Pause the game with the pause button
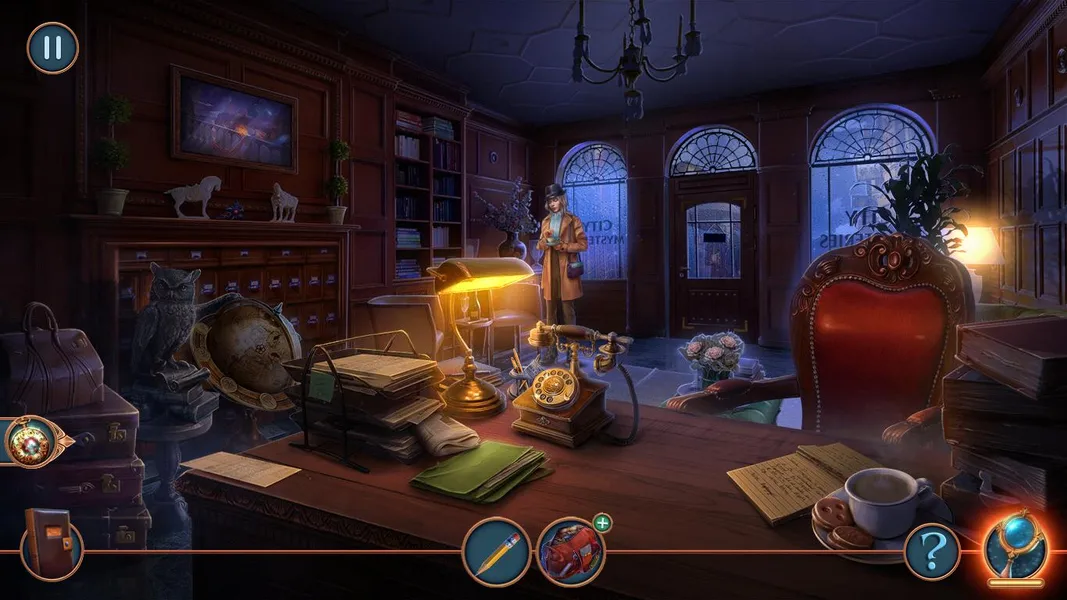1067x600 pixels. pyautogui.click(x=52, y=48)
